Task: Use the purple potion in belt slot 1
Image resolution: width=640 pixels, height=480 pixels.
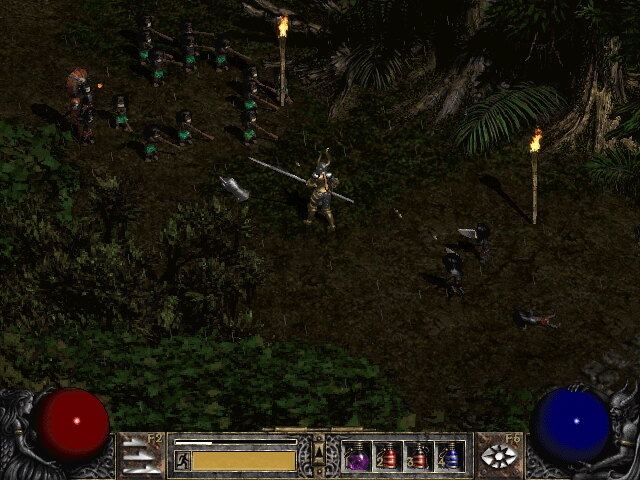Action: pyautogui.click(x=357, y=456)
